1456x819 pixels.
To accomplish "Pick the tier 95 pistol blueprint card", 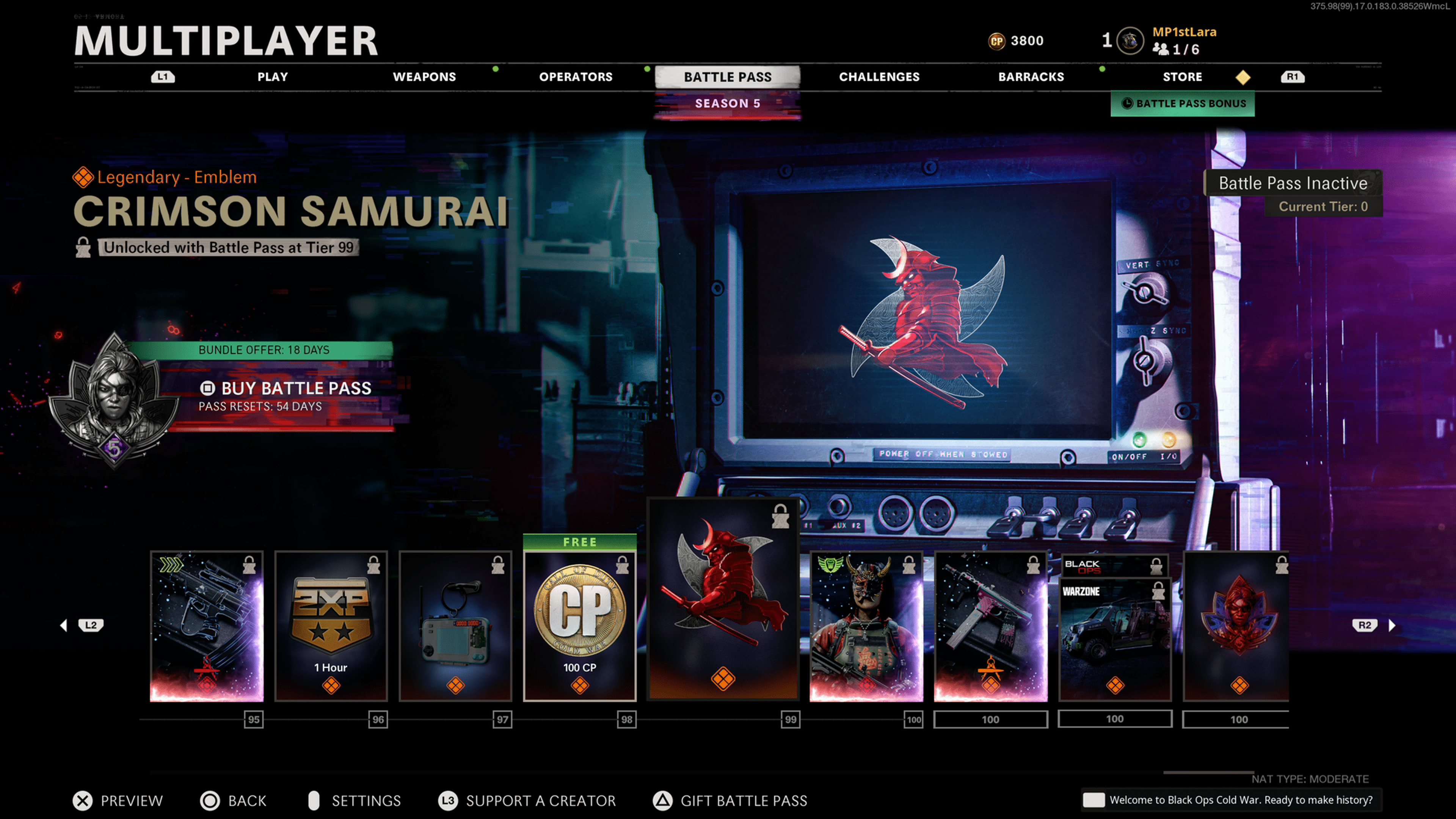I will point(207,626).
